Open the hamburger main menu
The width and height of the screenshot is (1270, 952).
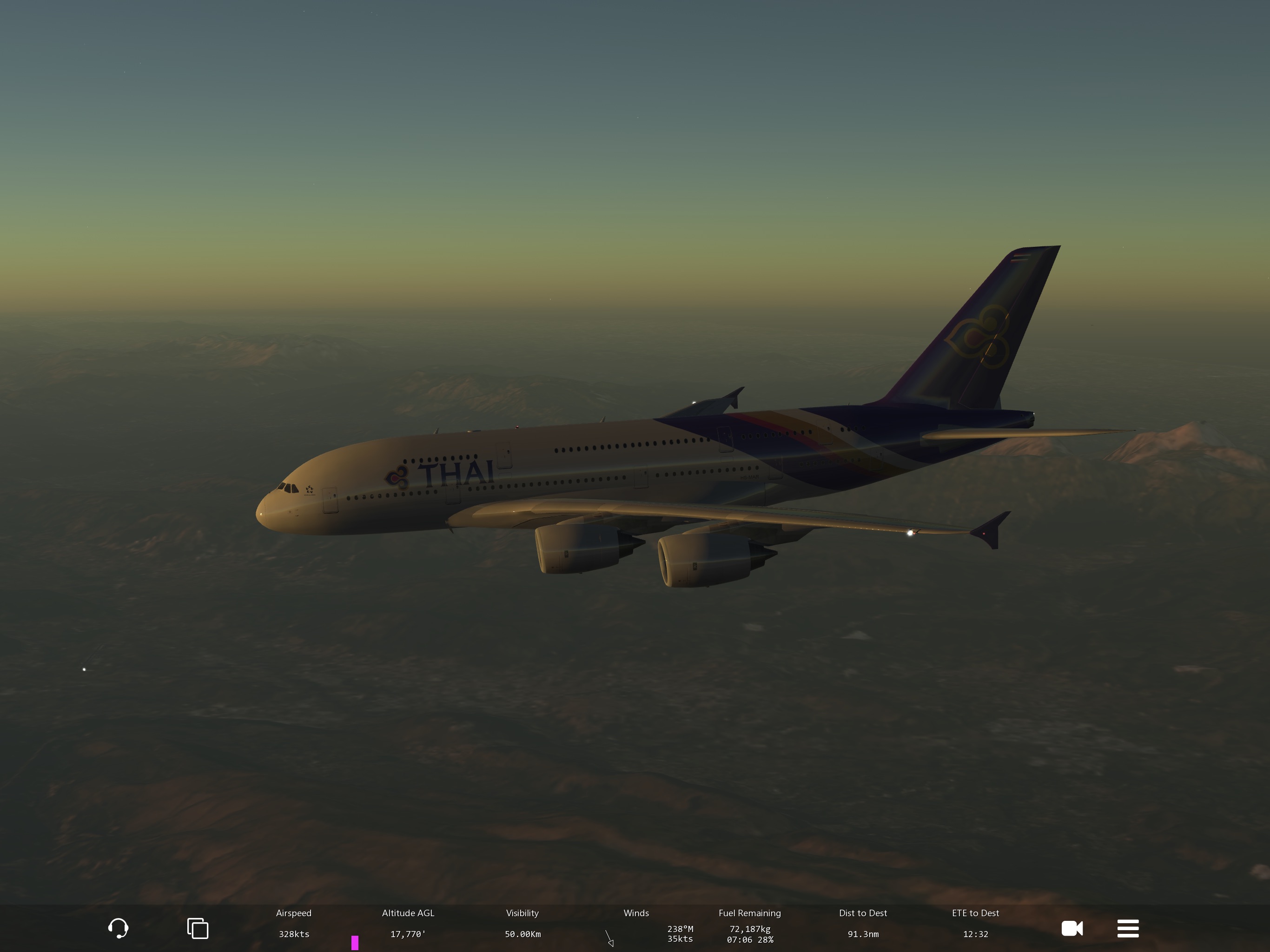point(1128,928)
